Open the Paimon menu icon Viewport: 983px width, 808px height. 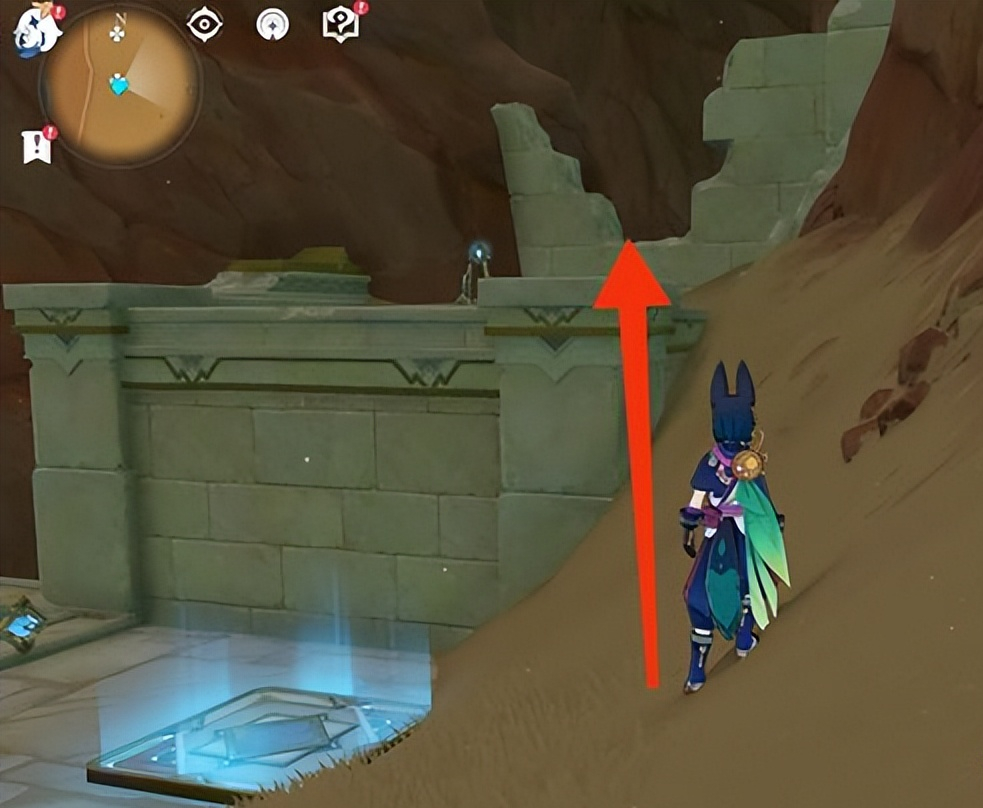tap(35, 30)
